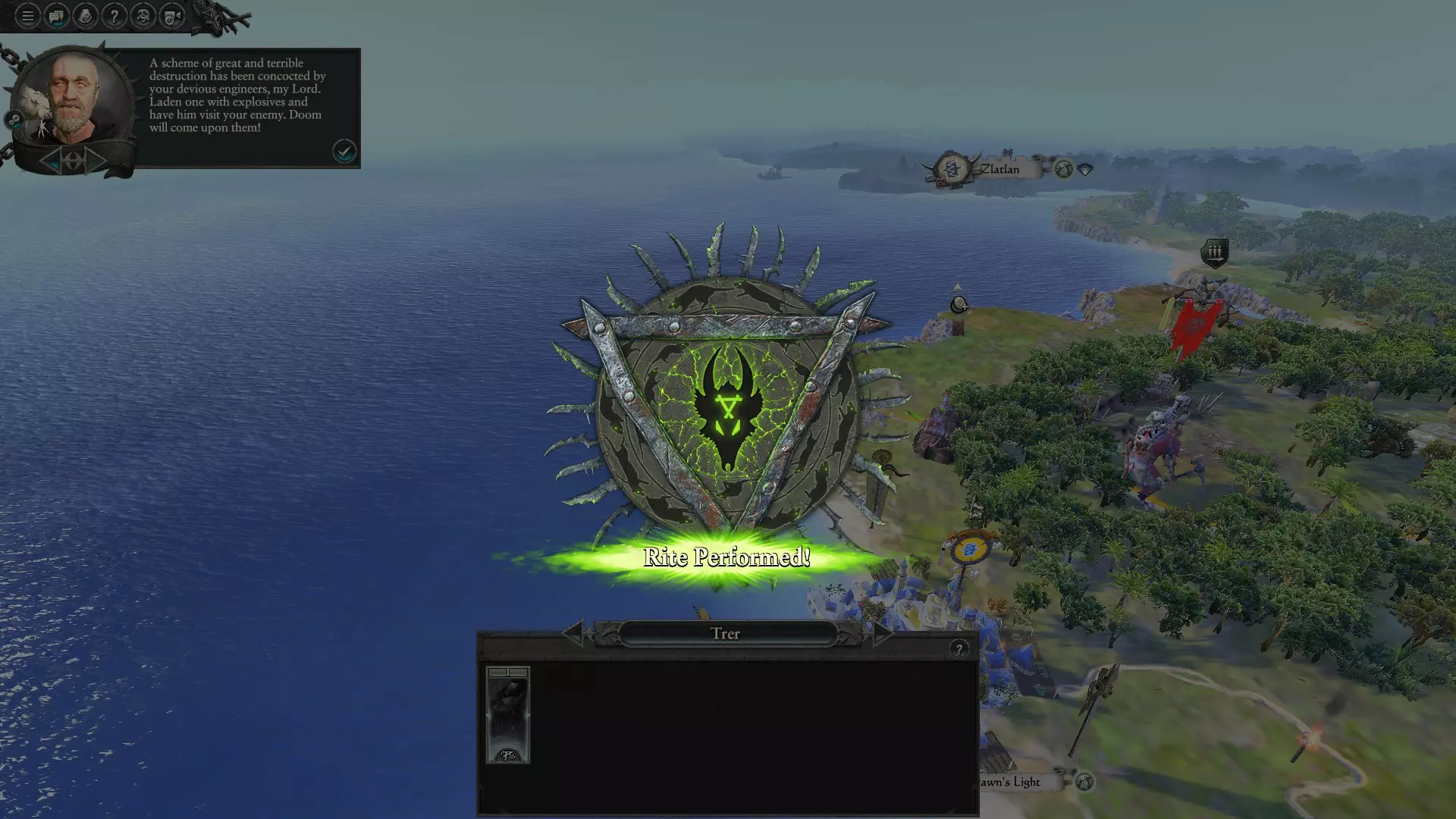The image size is (1456, 819).
Task: Dismiss the advisor message with the checkmark
Action: click(x=344, y=151)
